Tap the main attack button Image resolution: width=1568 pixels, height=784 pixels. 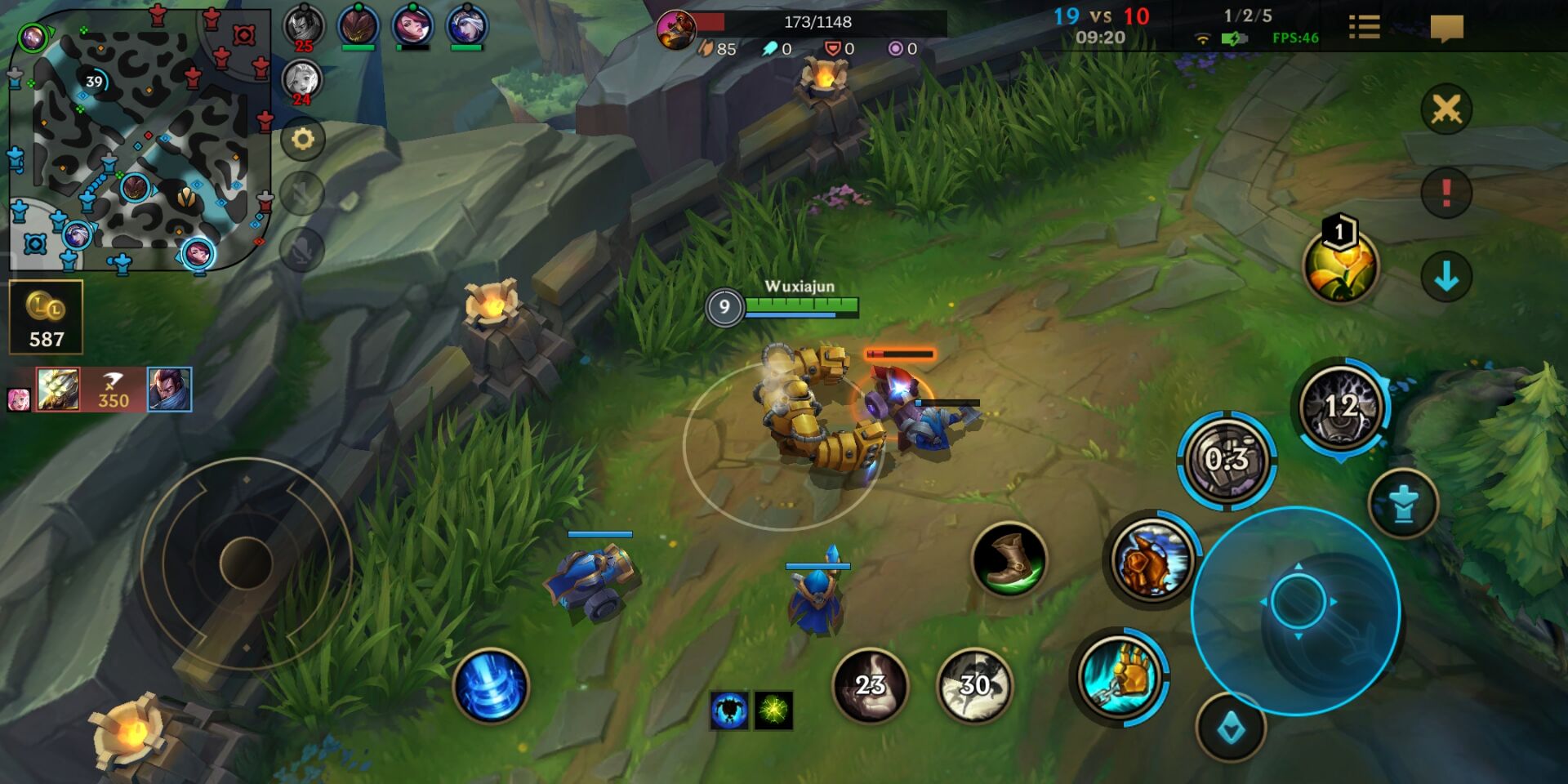point(1297,603)
